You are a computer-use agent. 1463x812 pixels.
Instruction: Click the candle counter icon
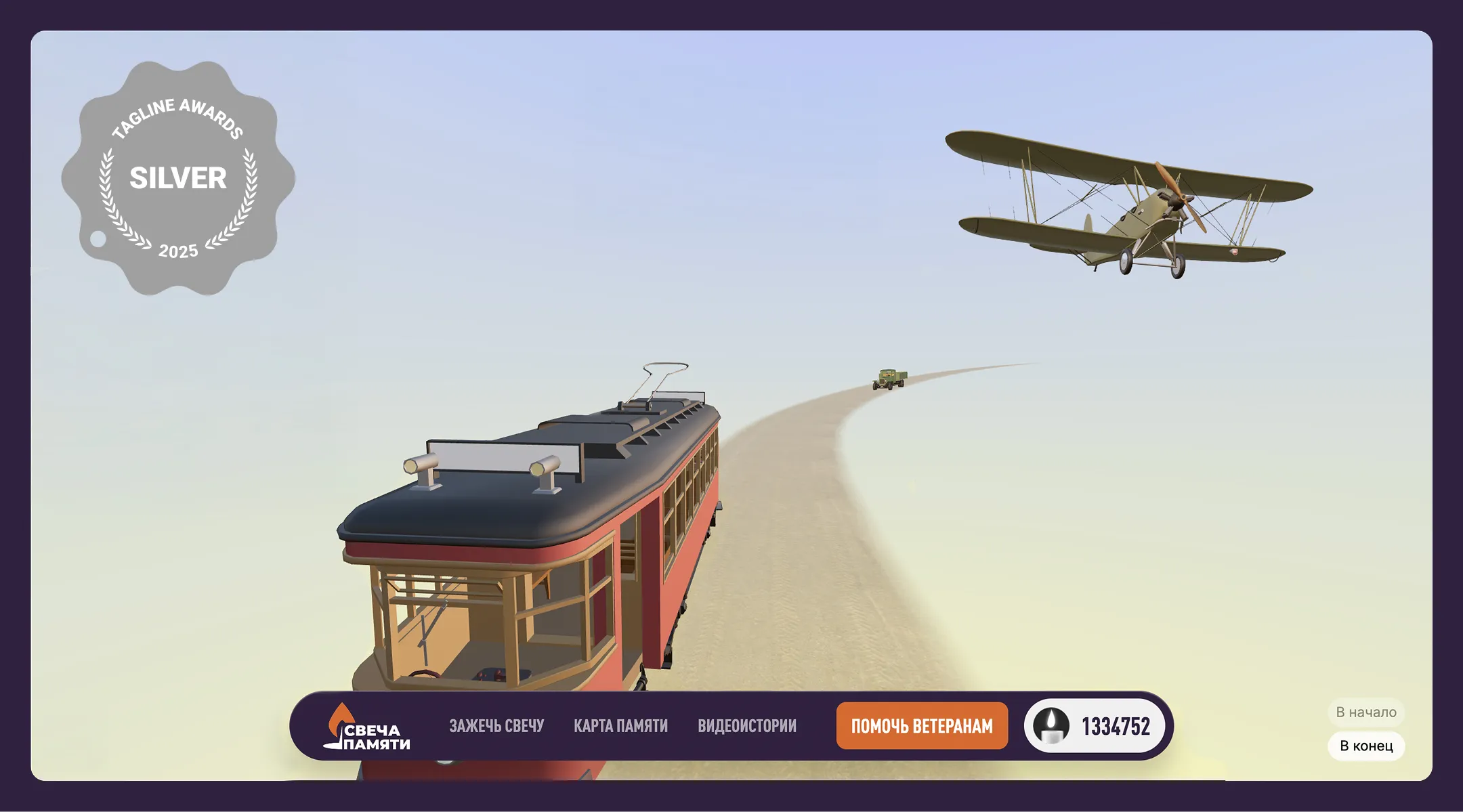[x=1051, y=726]
